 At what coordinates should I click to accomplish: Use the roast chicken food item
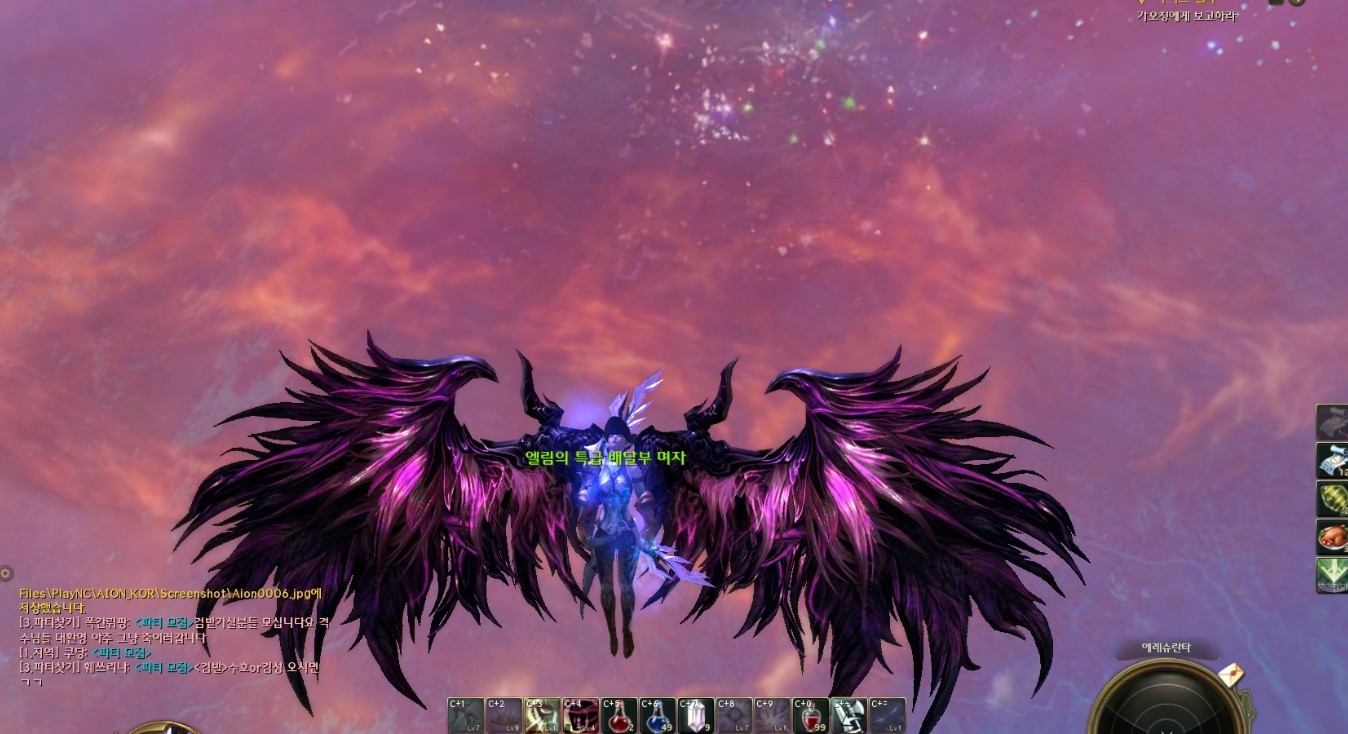1332,537
